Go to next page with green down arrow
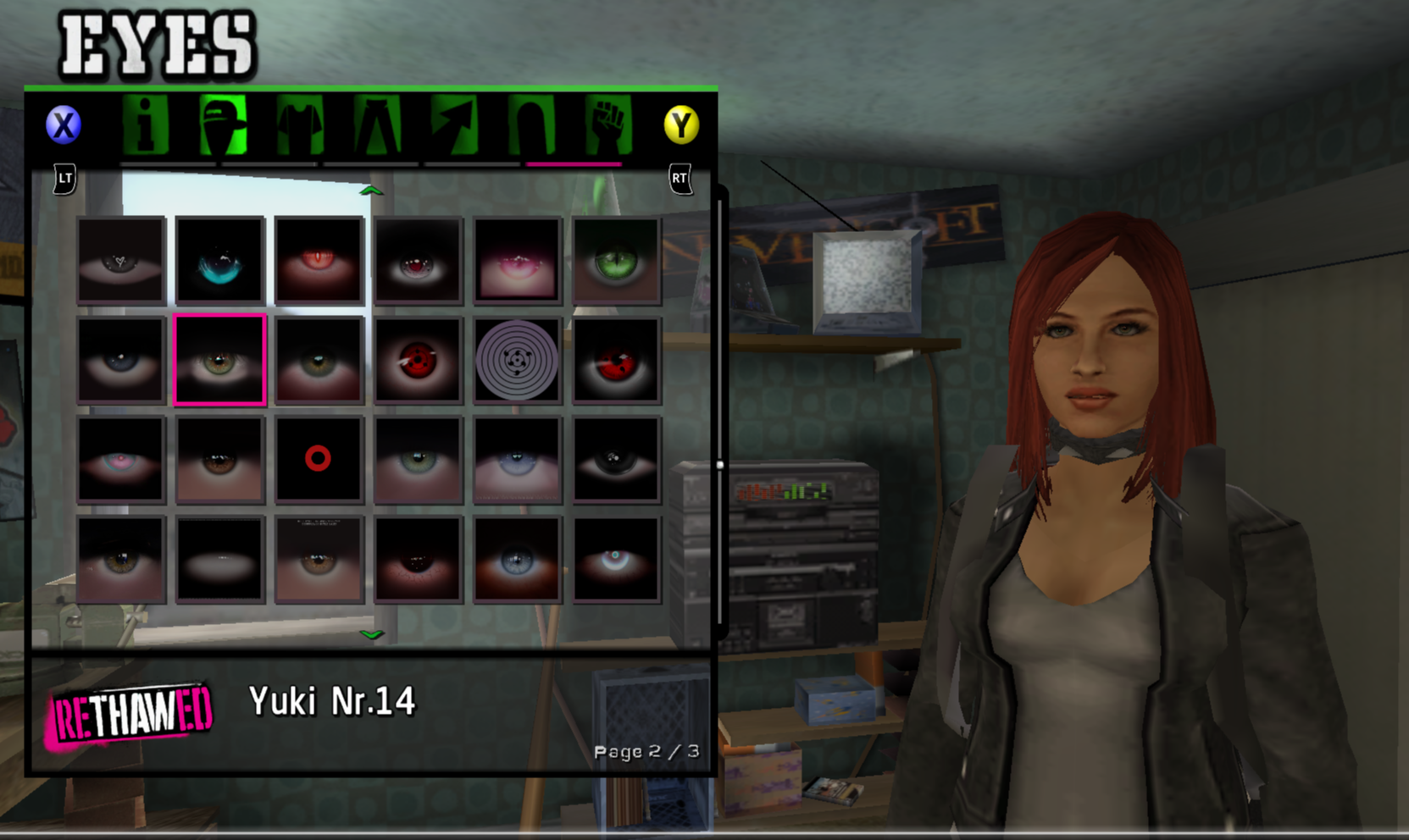 (x=371, y=633)
